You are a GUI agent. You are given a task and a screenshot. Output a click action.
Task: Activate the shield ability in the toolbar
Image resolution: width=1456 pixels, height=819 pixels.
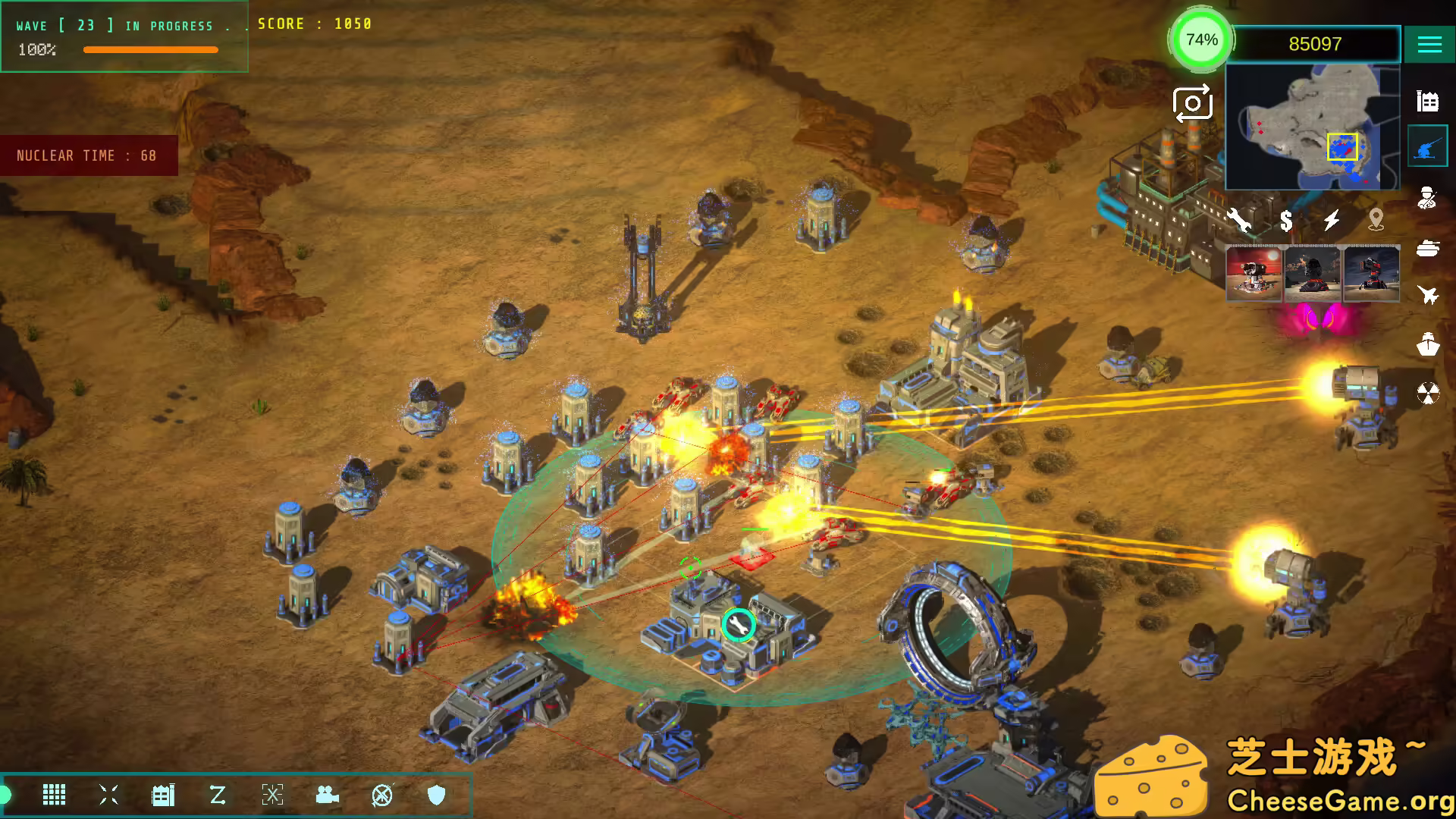(x=435, y=795)
